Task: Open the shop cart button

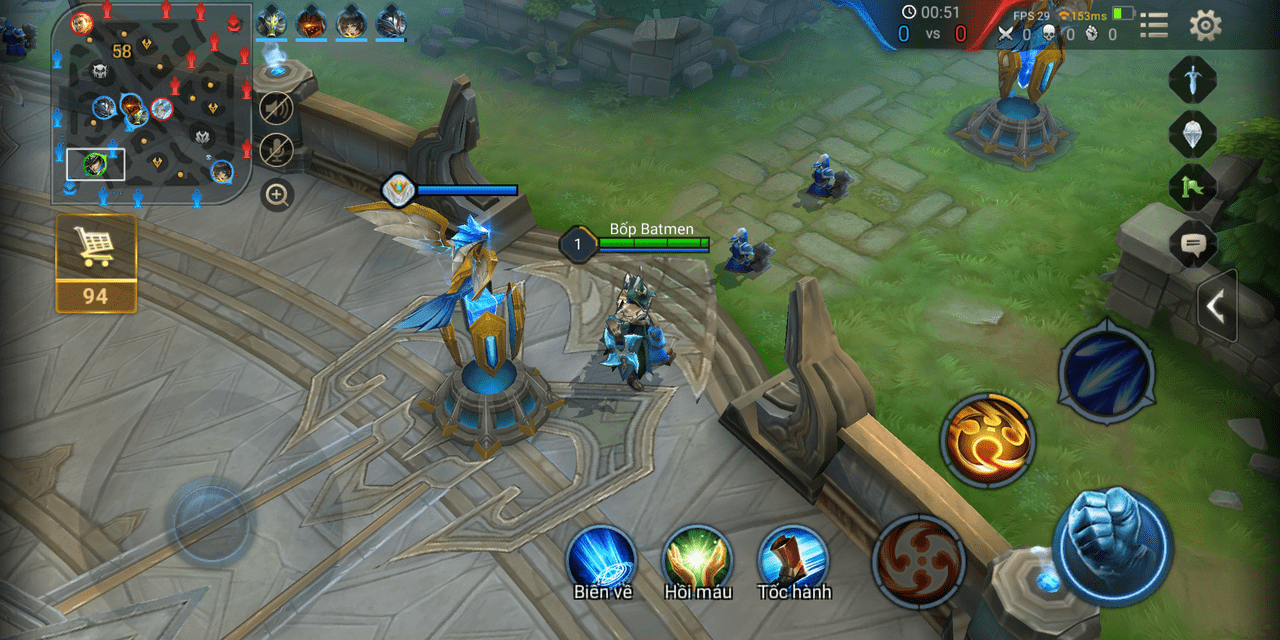Action: coord(96,262)
